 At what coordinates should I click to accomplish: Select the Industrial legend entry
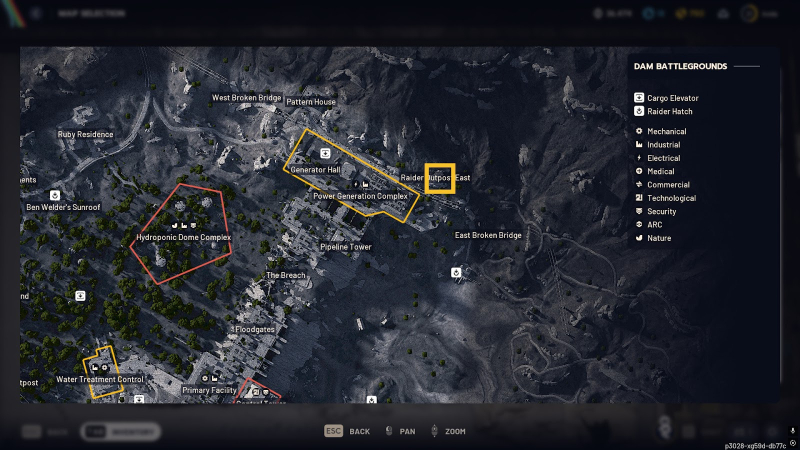[663, 145]
